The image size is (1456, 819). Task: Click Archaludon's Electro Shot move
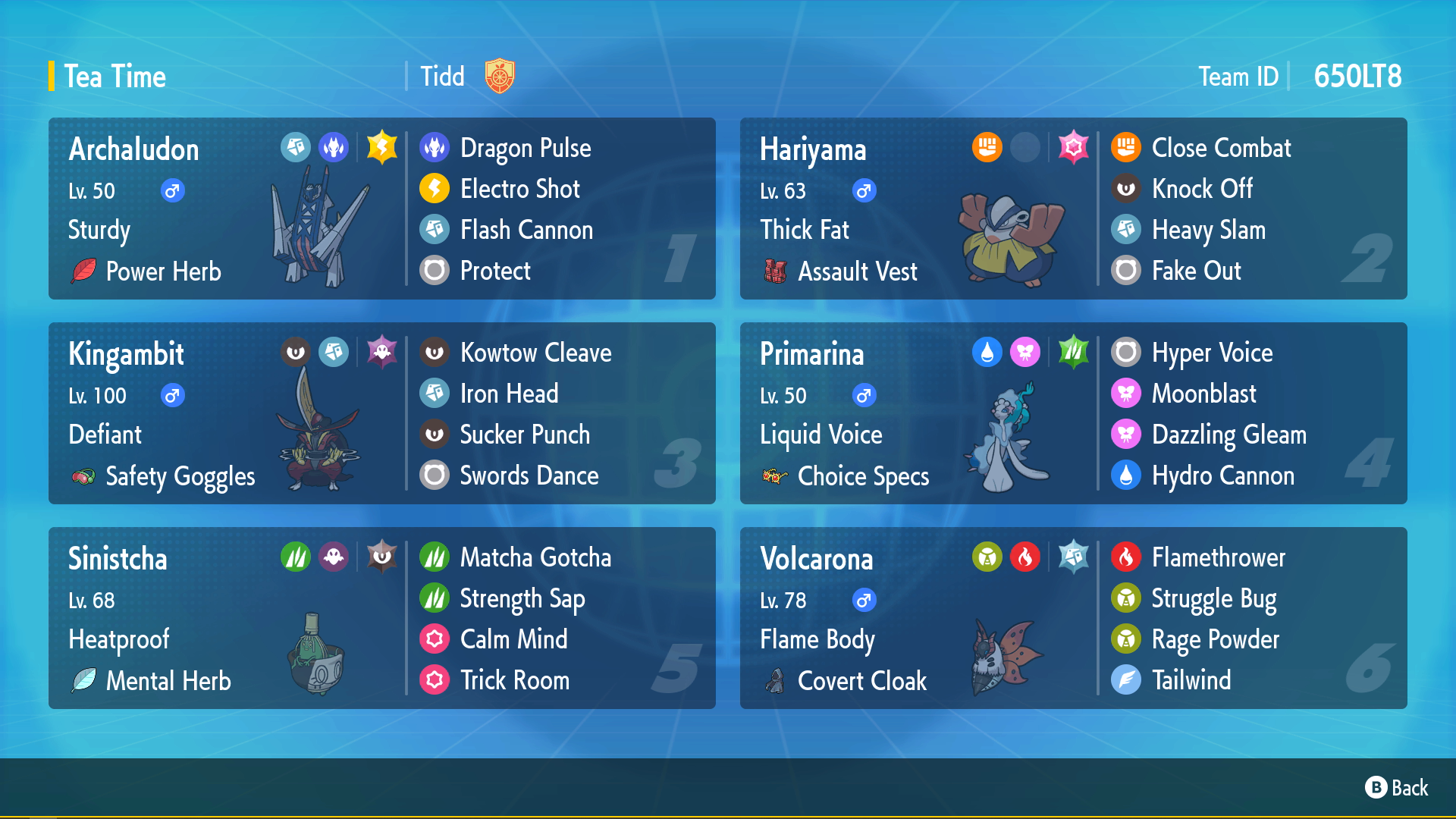[519, 189]
